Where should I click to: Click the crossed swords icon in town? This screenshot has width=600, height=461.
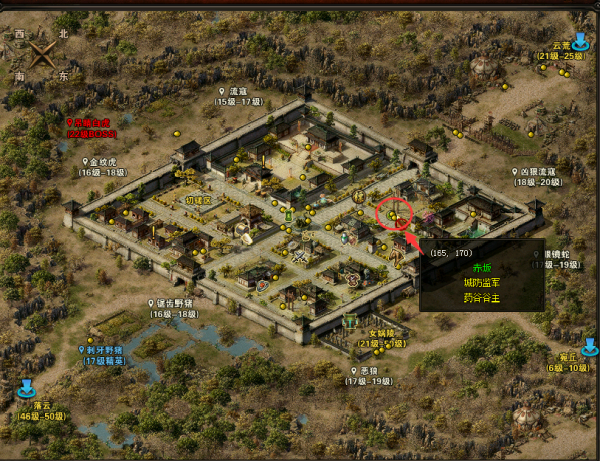click(299, 255)
